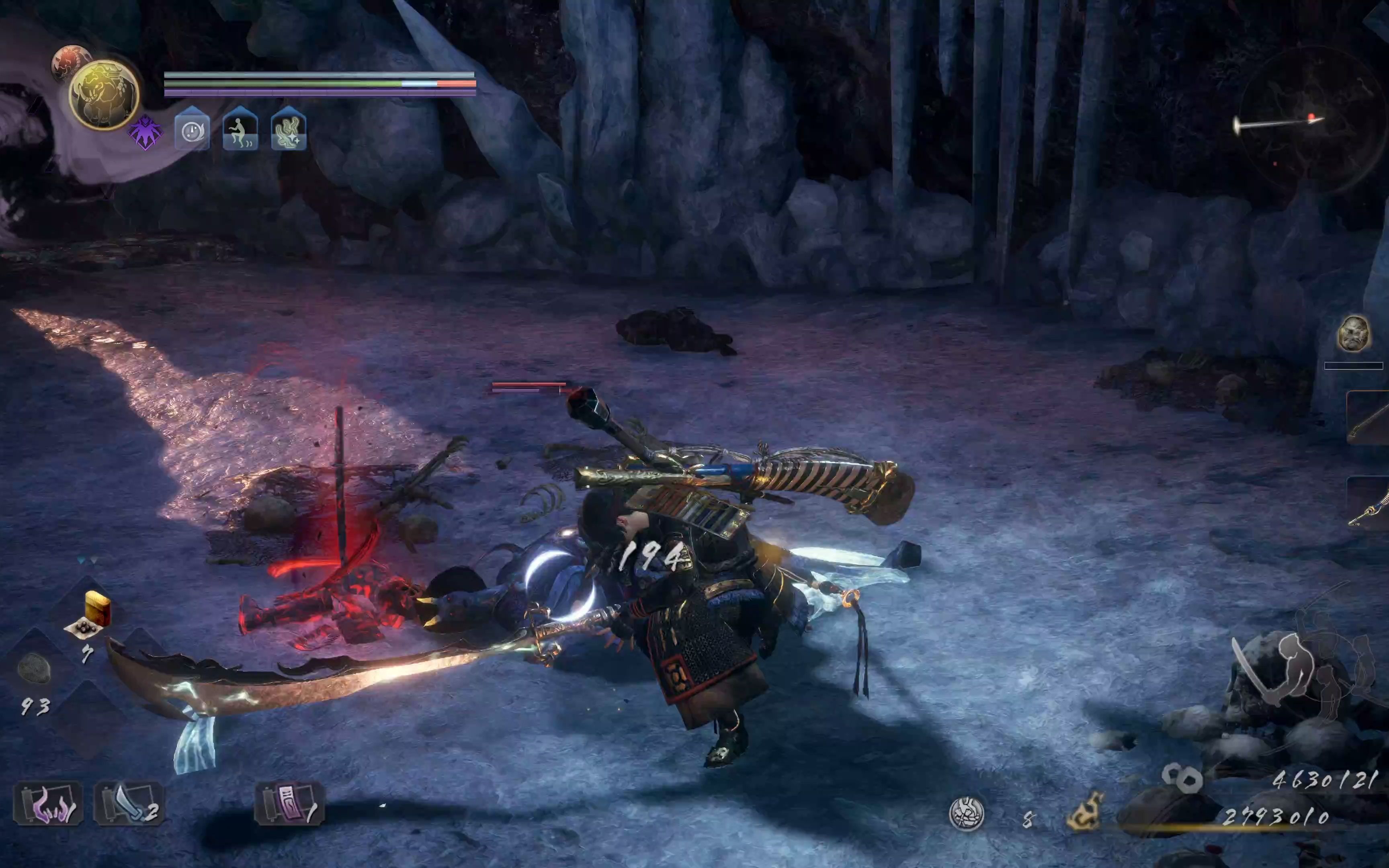Click the small red yokai spirit orb
Image resolution: width=1389 pixels, height=868 pixels.
[x=70, y=60]
